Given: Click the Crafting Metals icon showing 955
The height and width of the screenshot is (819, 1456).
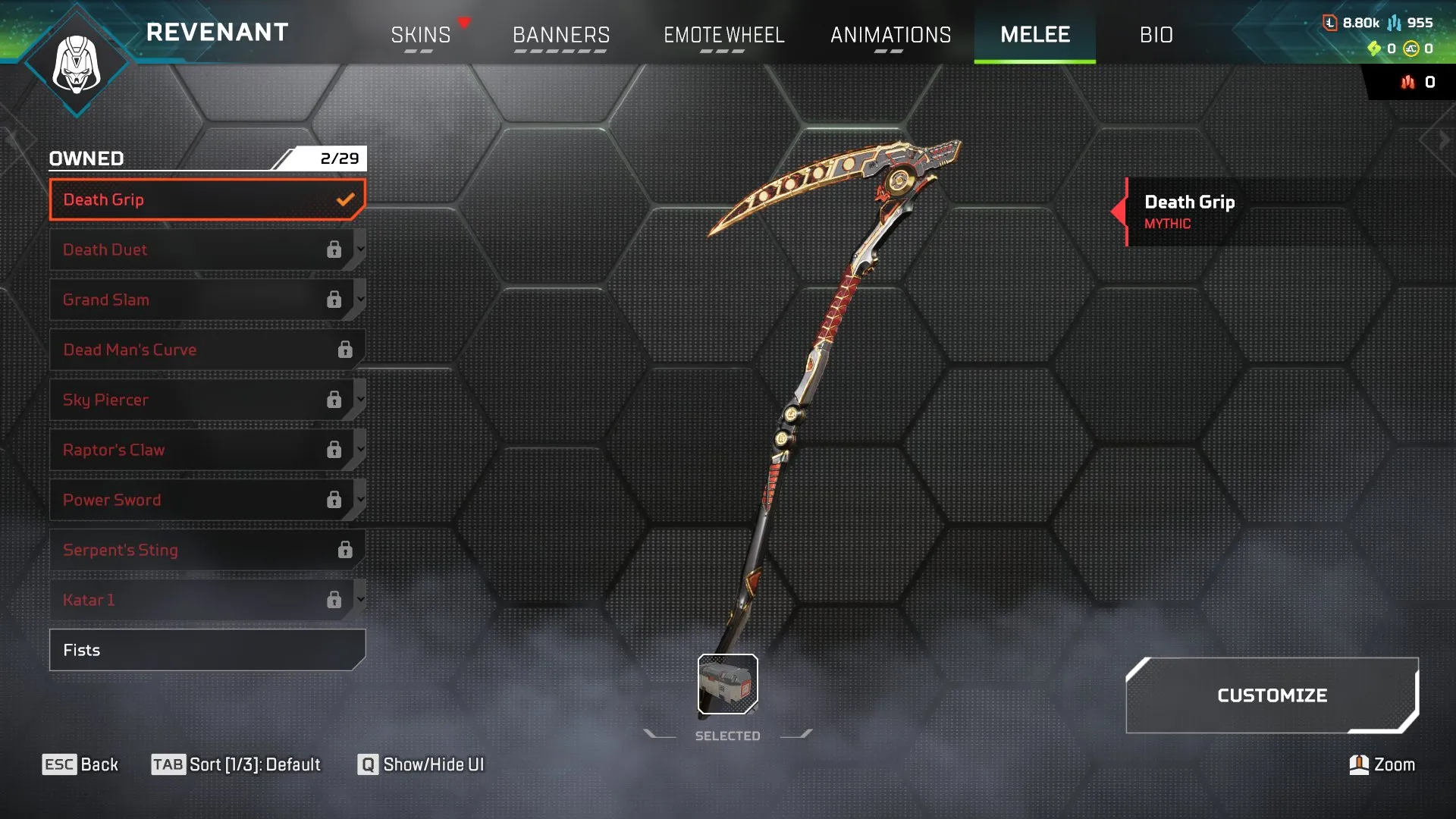Looking at the screenshot, I should [1394, 22].
